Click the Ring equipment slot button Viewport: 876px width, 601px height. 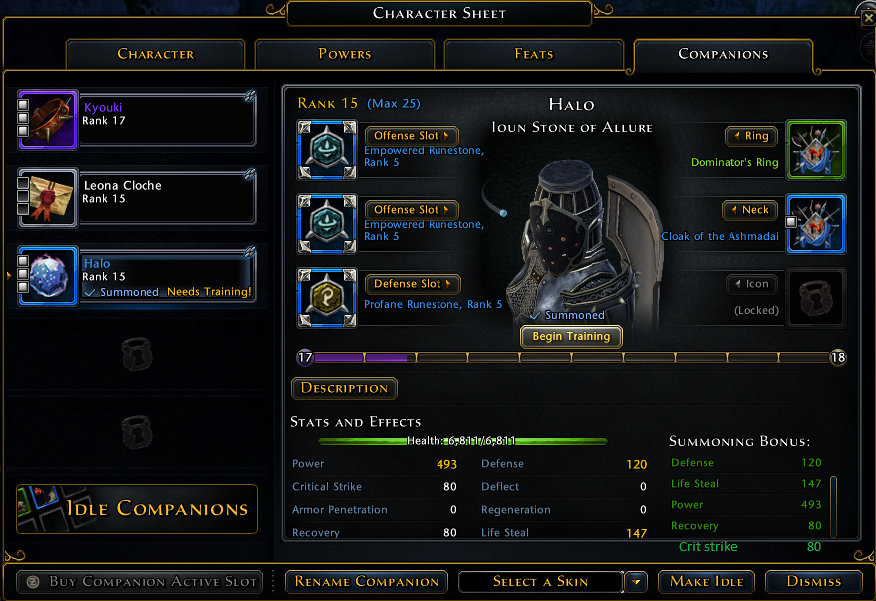click(751, 136)
